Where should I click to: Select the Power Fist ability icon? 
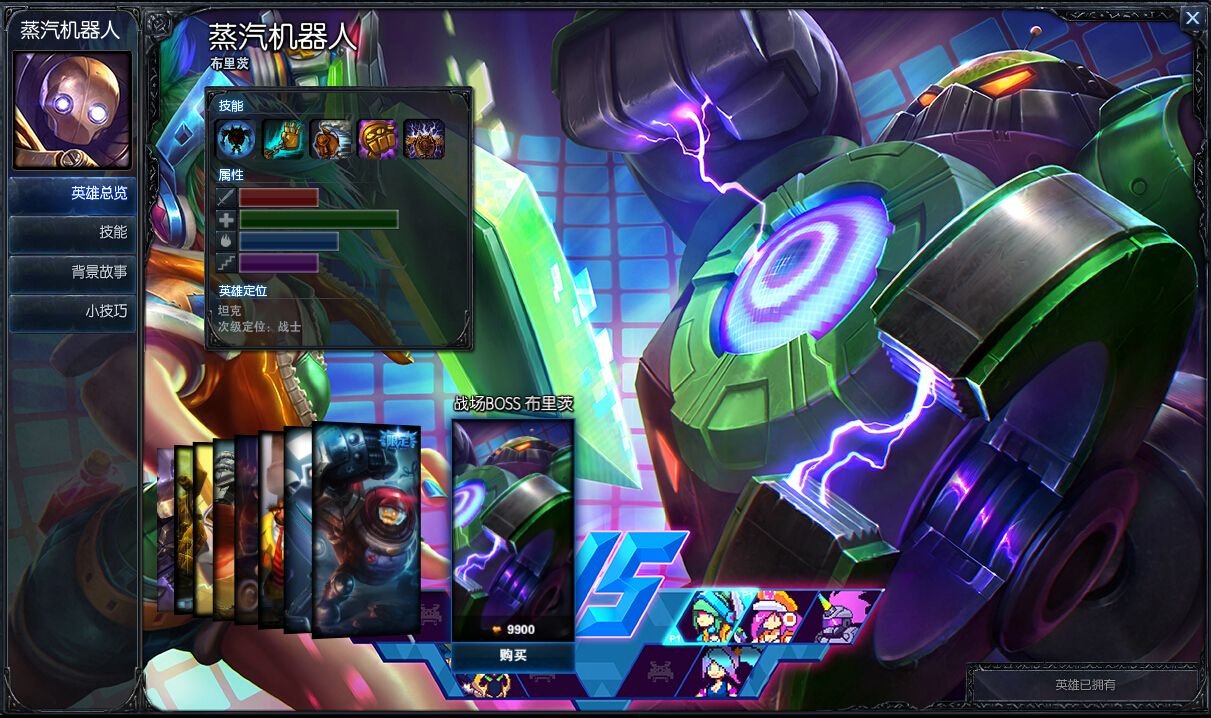click(x=377, y=139)
